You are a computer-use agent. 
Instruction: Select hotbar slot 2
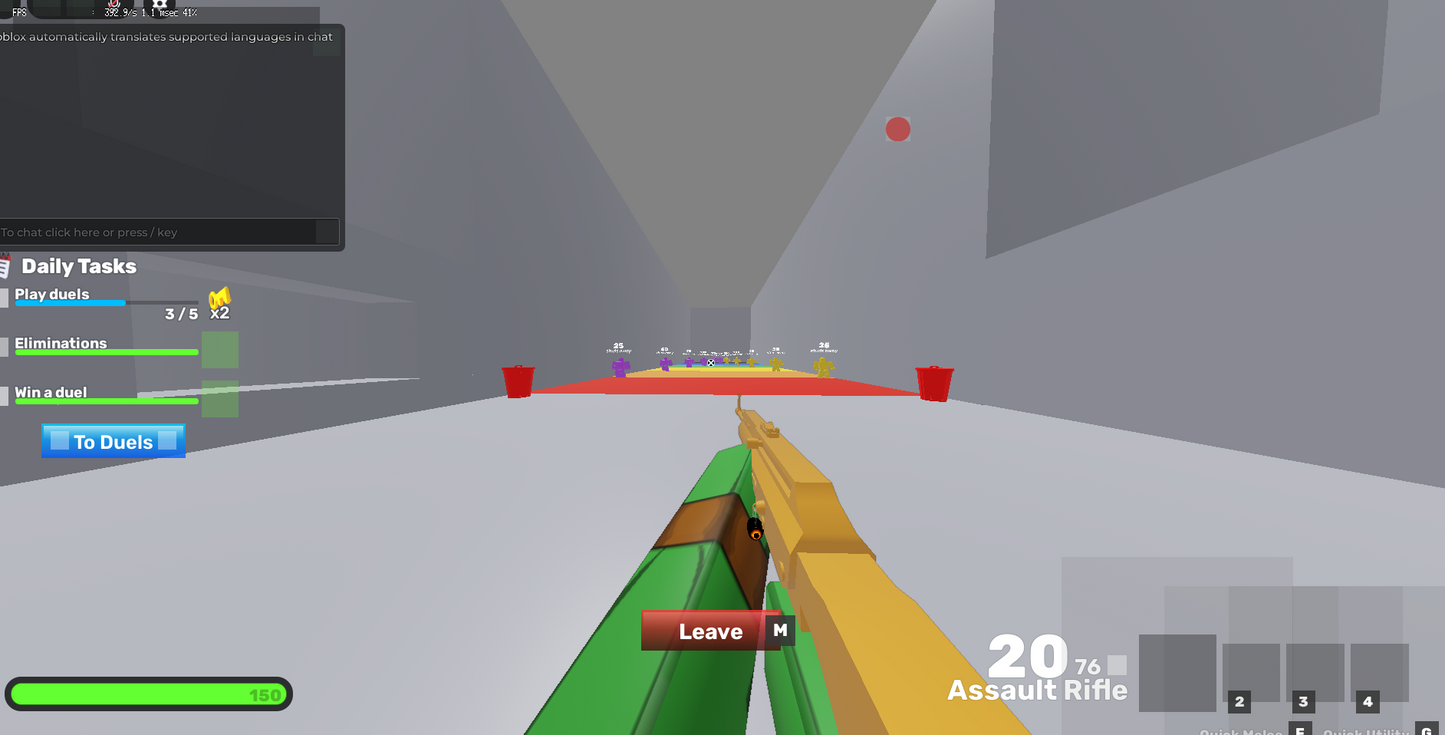point(1251,672)
